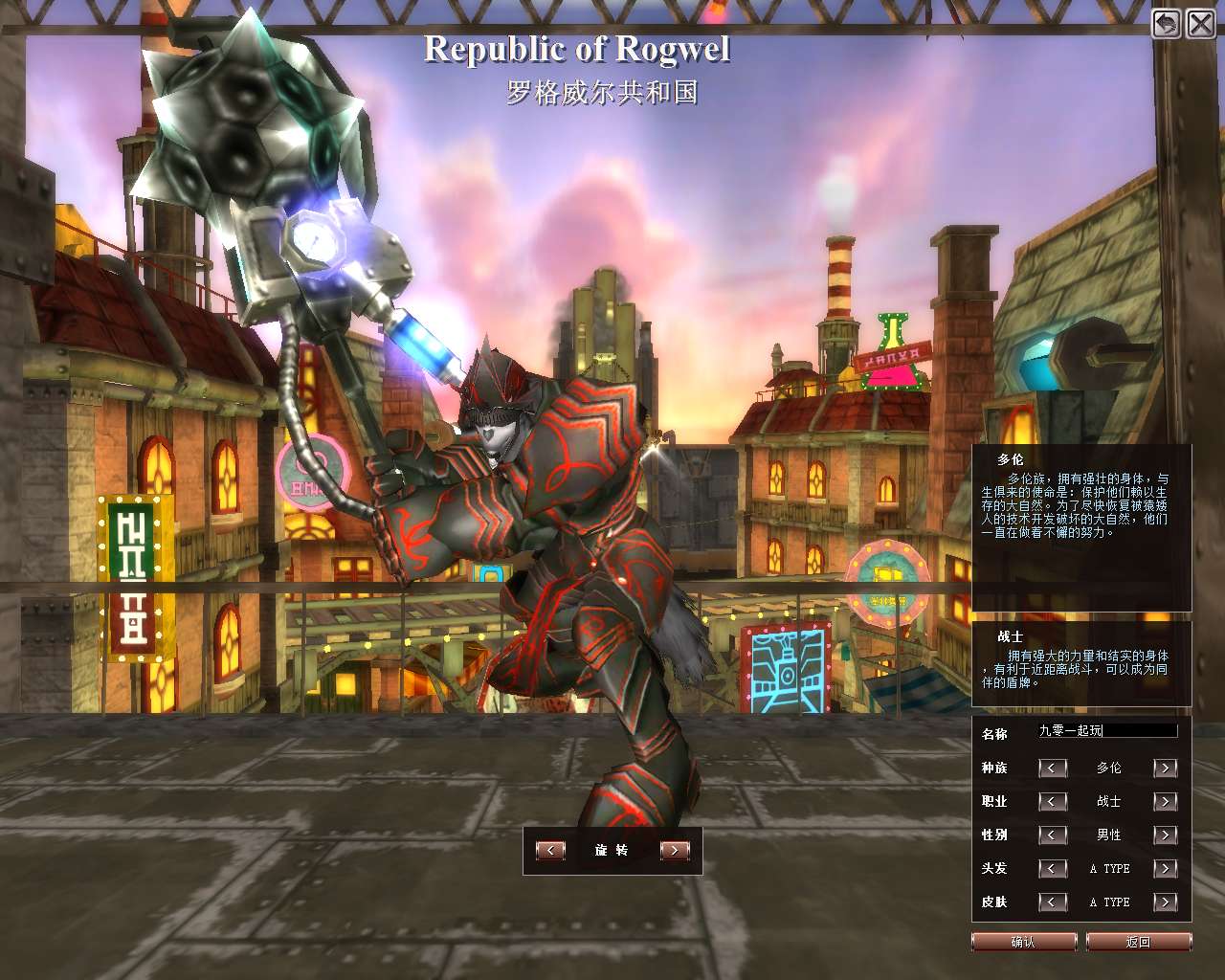Confirm character creation with 确认

tap(1024, 941)
